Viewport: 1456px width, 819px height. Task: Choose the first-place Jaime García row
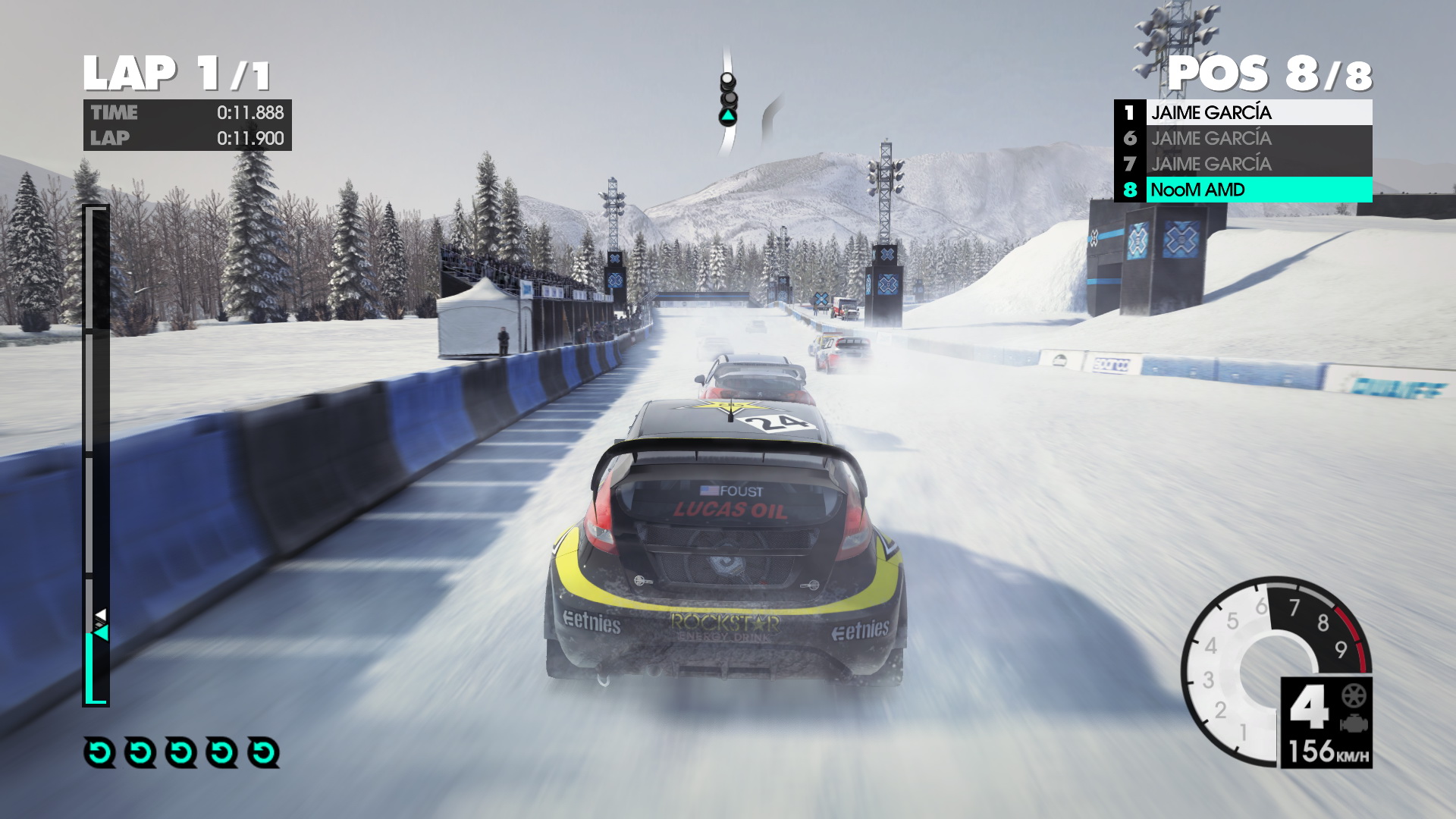coord(1244,112)
